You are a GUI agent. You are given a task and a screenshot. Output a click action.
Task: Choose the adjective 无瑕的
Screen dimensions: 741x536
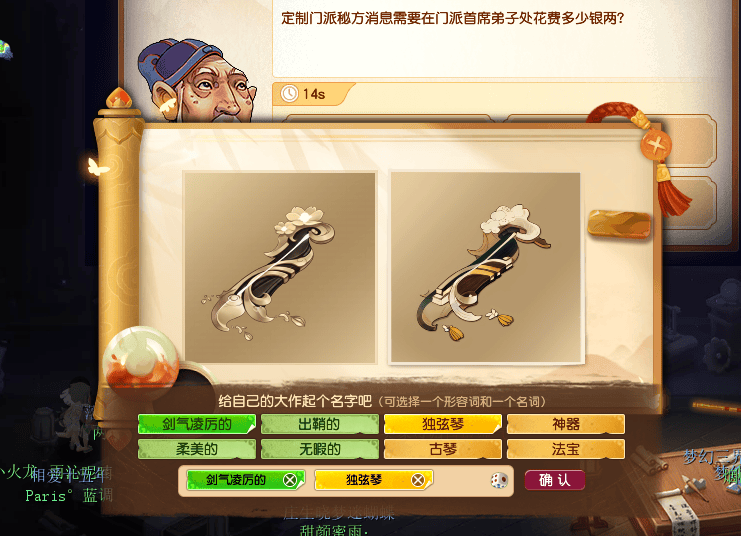(320, 449)
